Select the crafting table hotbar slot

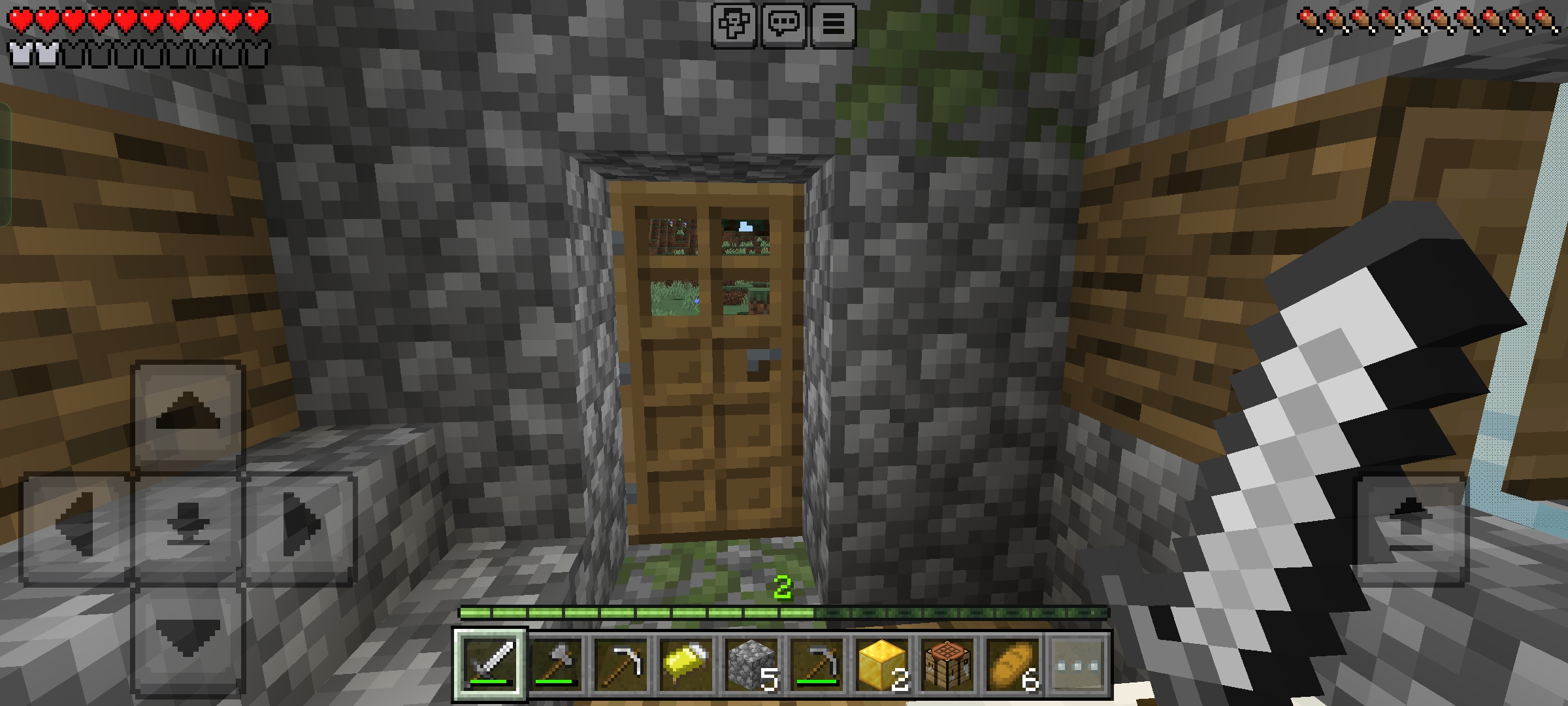[947, 665]
